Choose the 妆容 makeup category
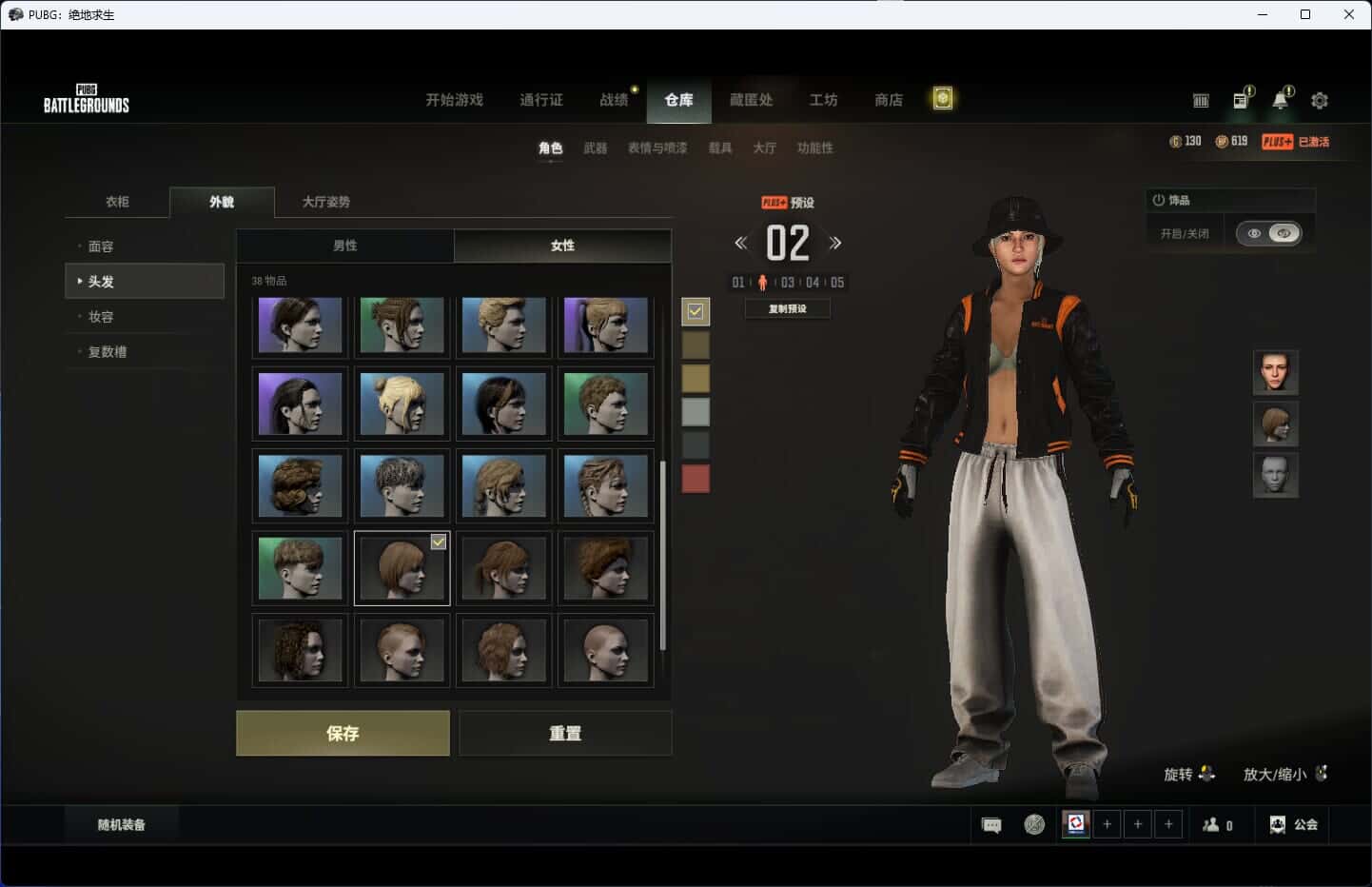The image size is (1372, 887). [101, 317]
